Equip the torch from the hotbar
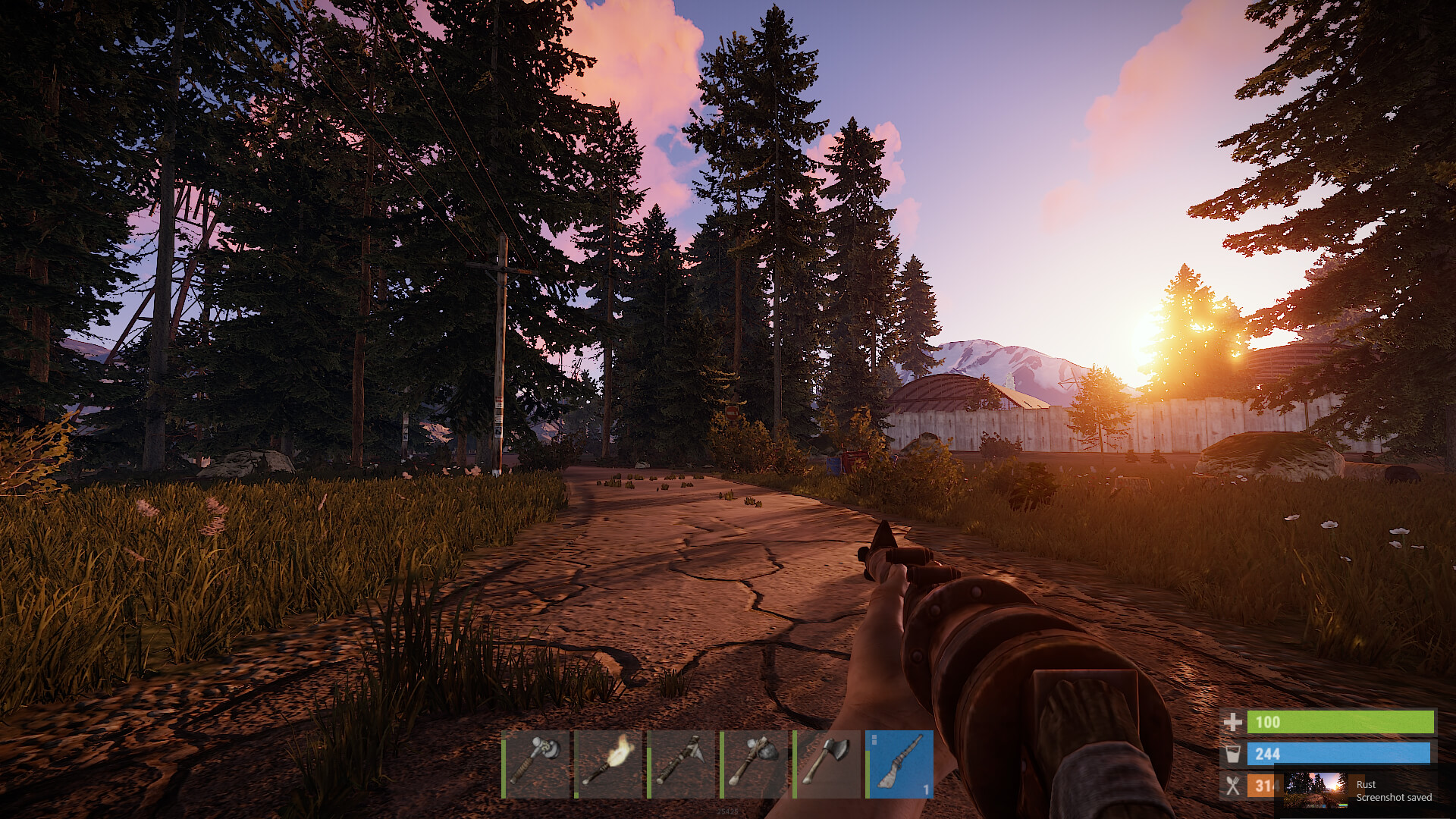1456x819 pixels. pos(607,766)
